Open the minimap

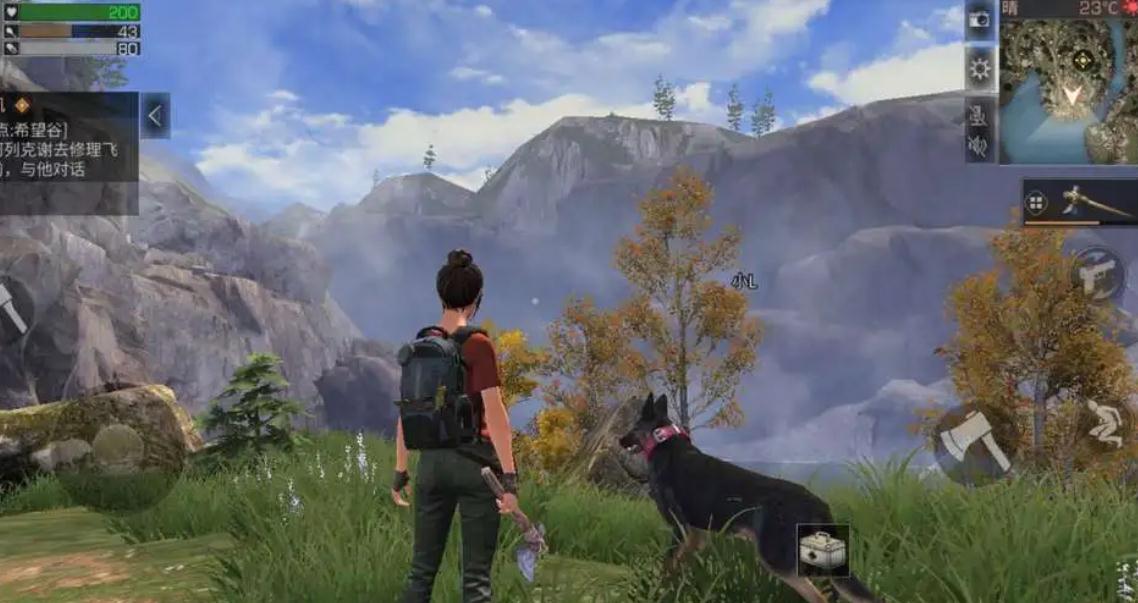tap(1067, 88)
